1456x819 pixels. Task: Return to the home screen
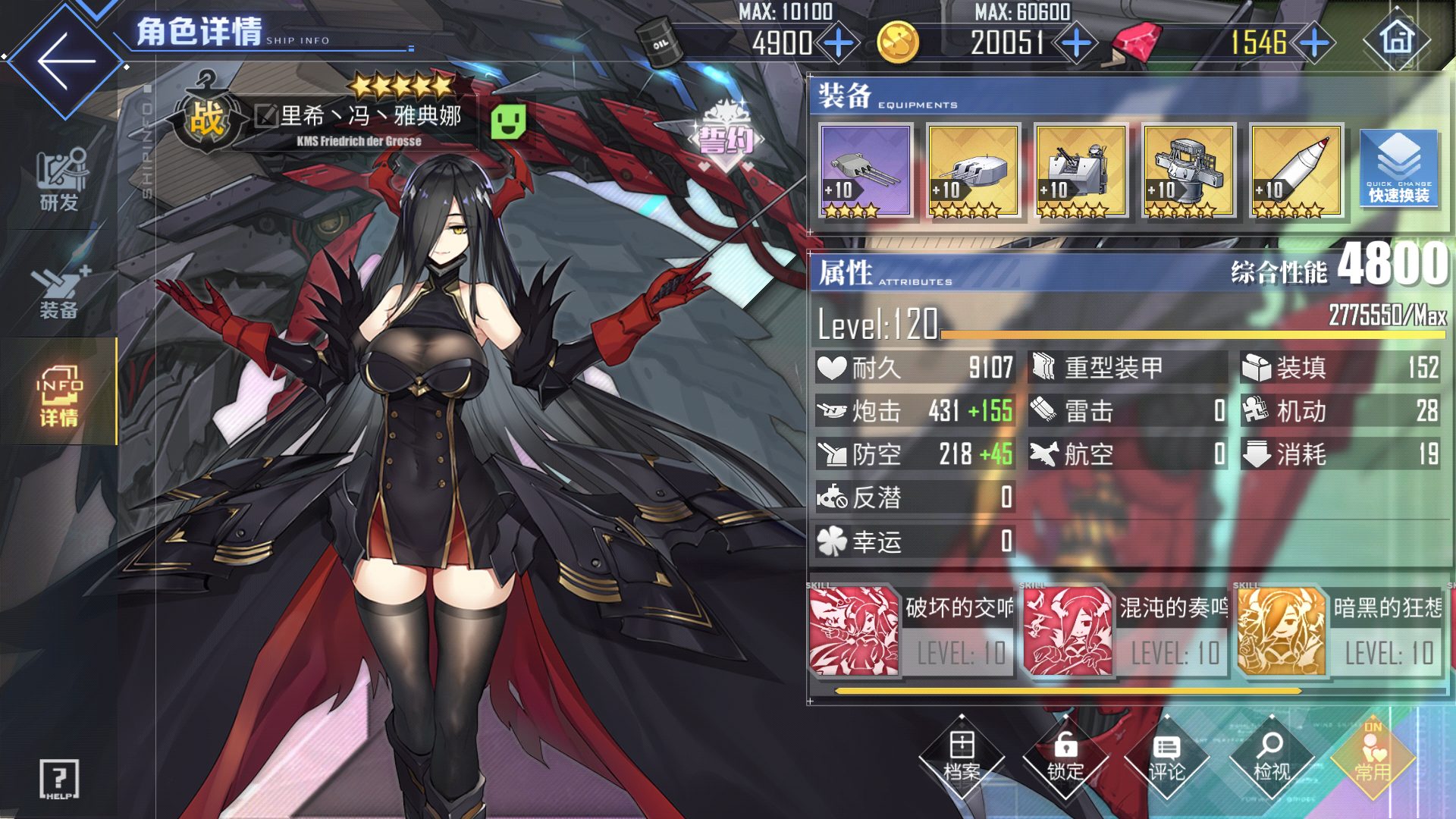(1398, 39)
